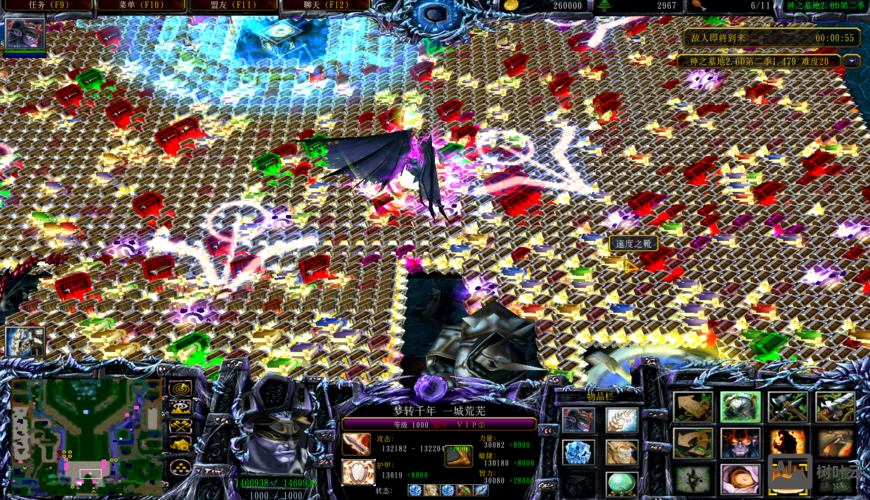
Task: Activate the purple demon face ability
Action: [x=740, y=442]
